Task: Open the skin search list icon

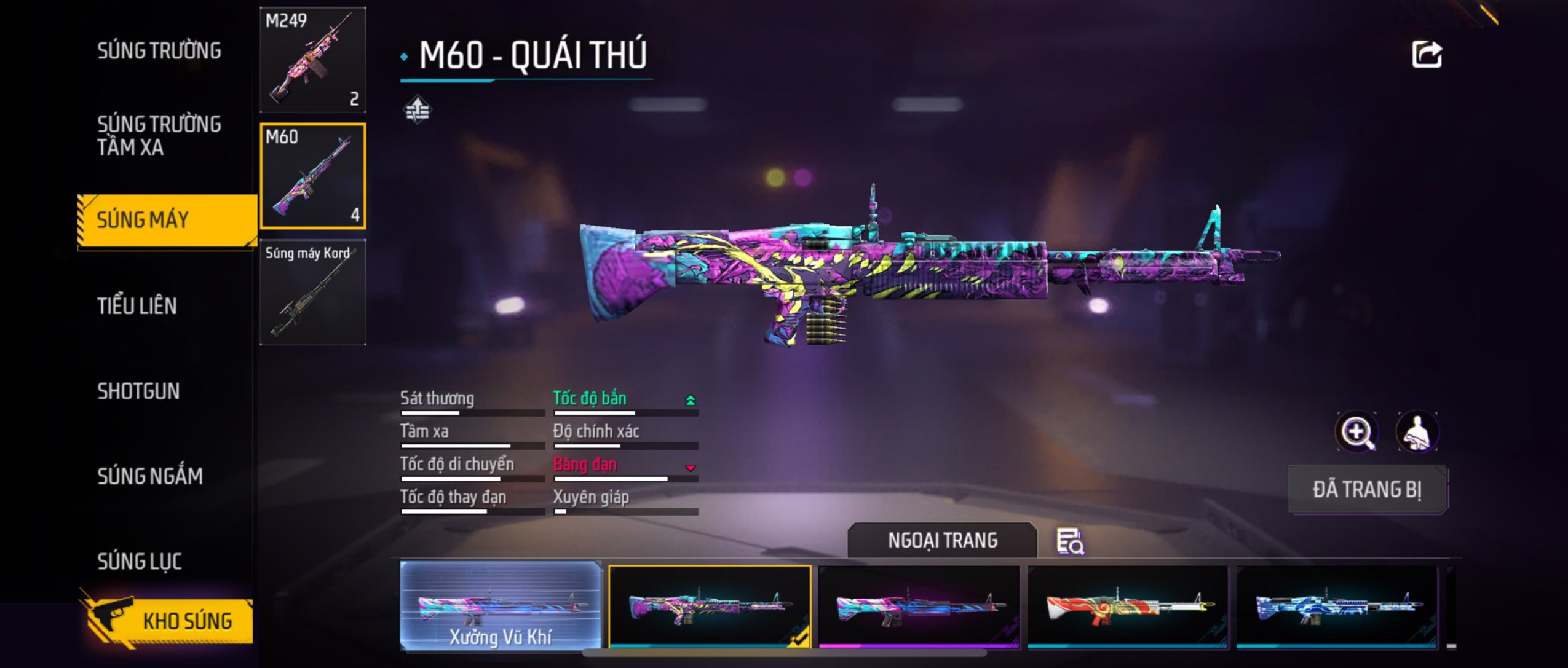Action: pyautogui.click(x=1070, y=541)
